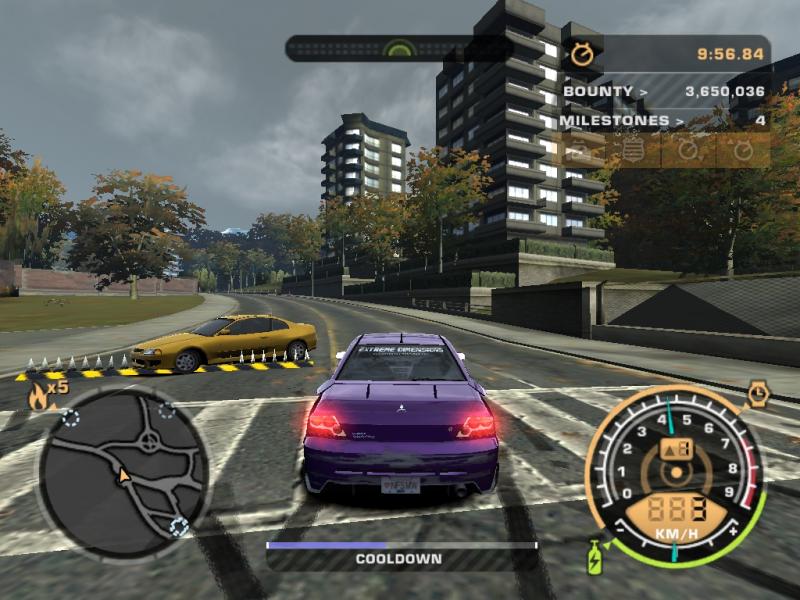Click the pursuit timer stopwatch icon

[x=581, y=54]
